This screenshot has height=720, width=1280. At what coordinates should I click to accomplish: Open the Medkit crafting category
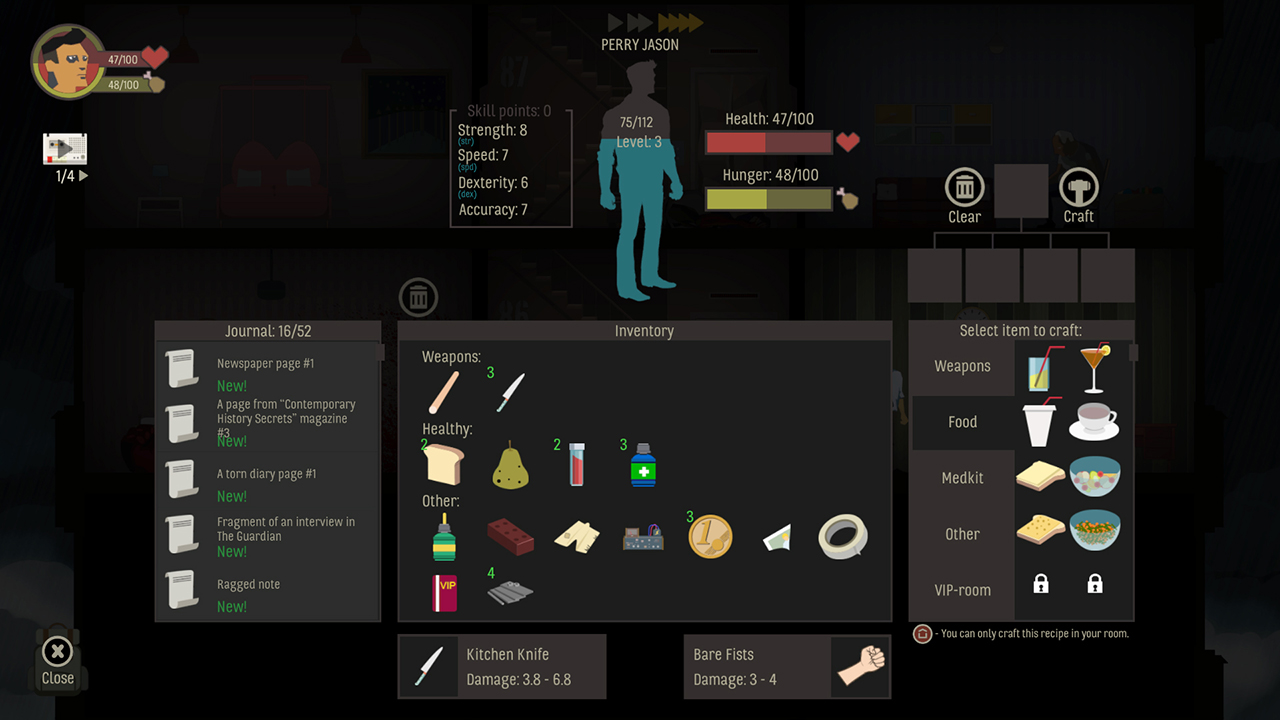961,478
